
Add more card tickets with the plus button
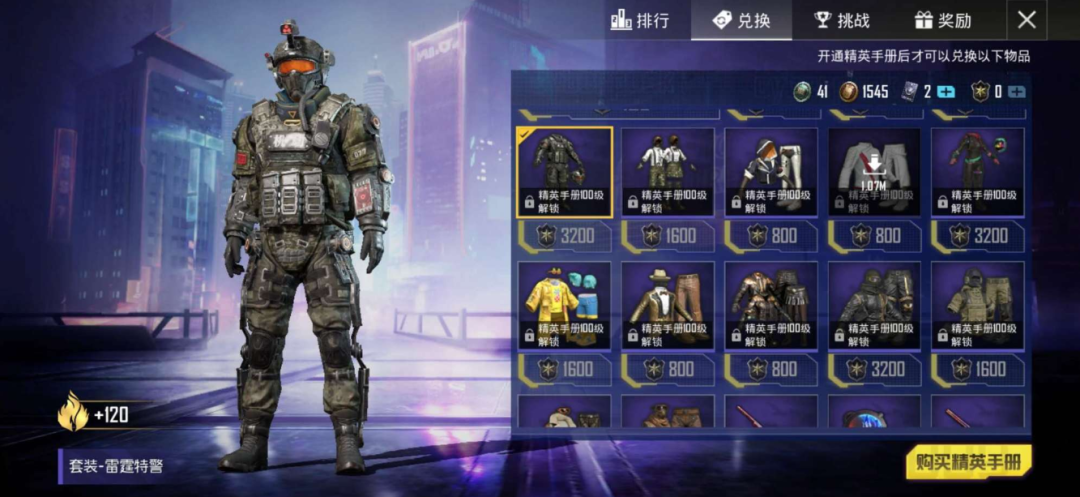946,92
